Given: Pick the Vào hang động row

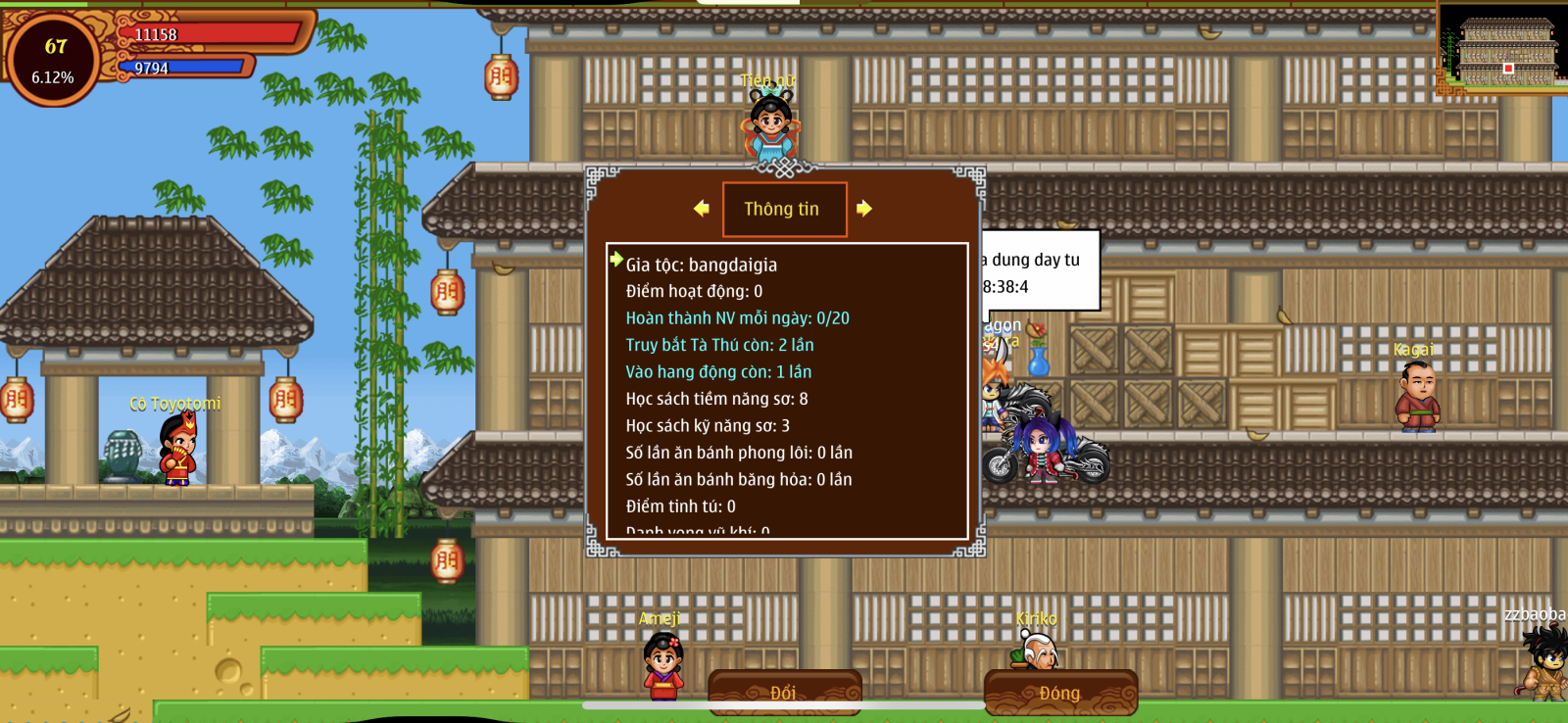Looking at the screenshot, I should 718,372.
